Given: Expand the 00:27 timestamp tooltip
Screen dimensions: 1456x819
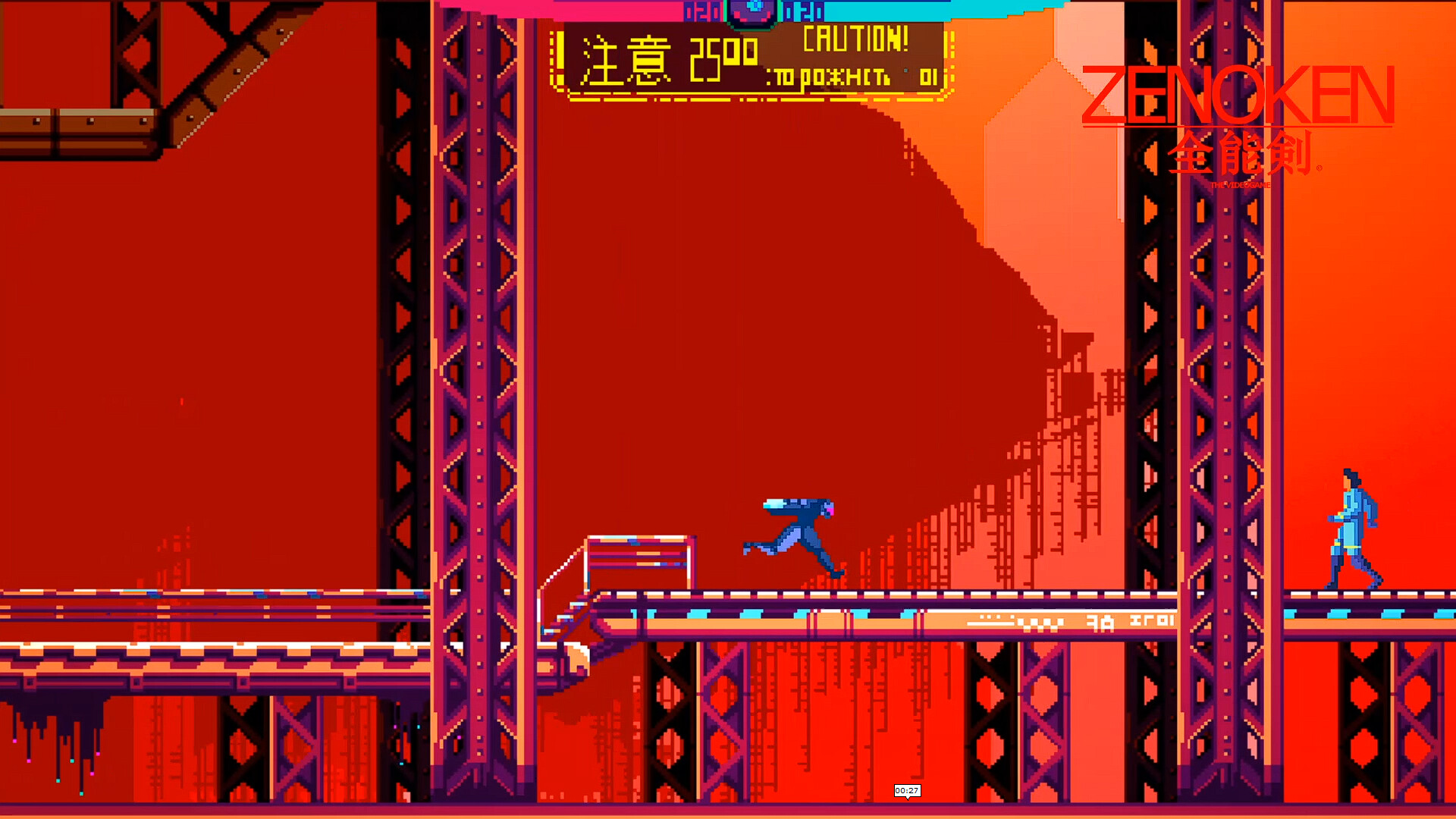Looking at the screenshot, I should coord(908,791).
